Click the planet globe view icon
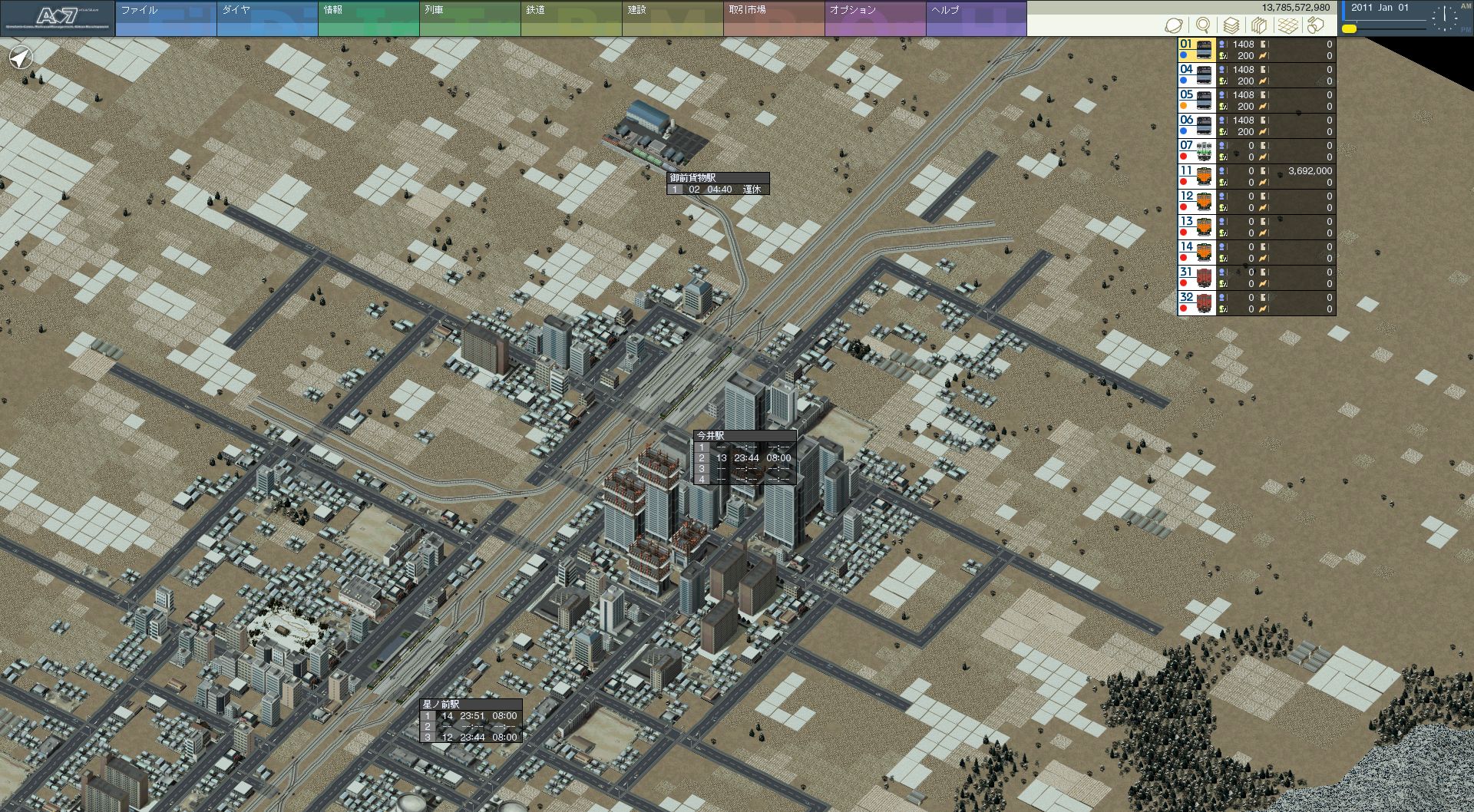The height and width of the screenshot is (812, 1474). [x=1174, y=25]
